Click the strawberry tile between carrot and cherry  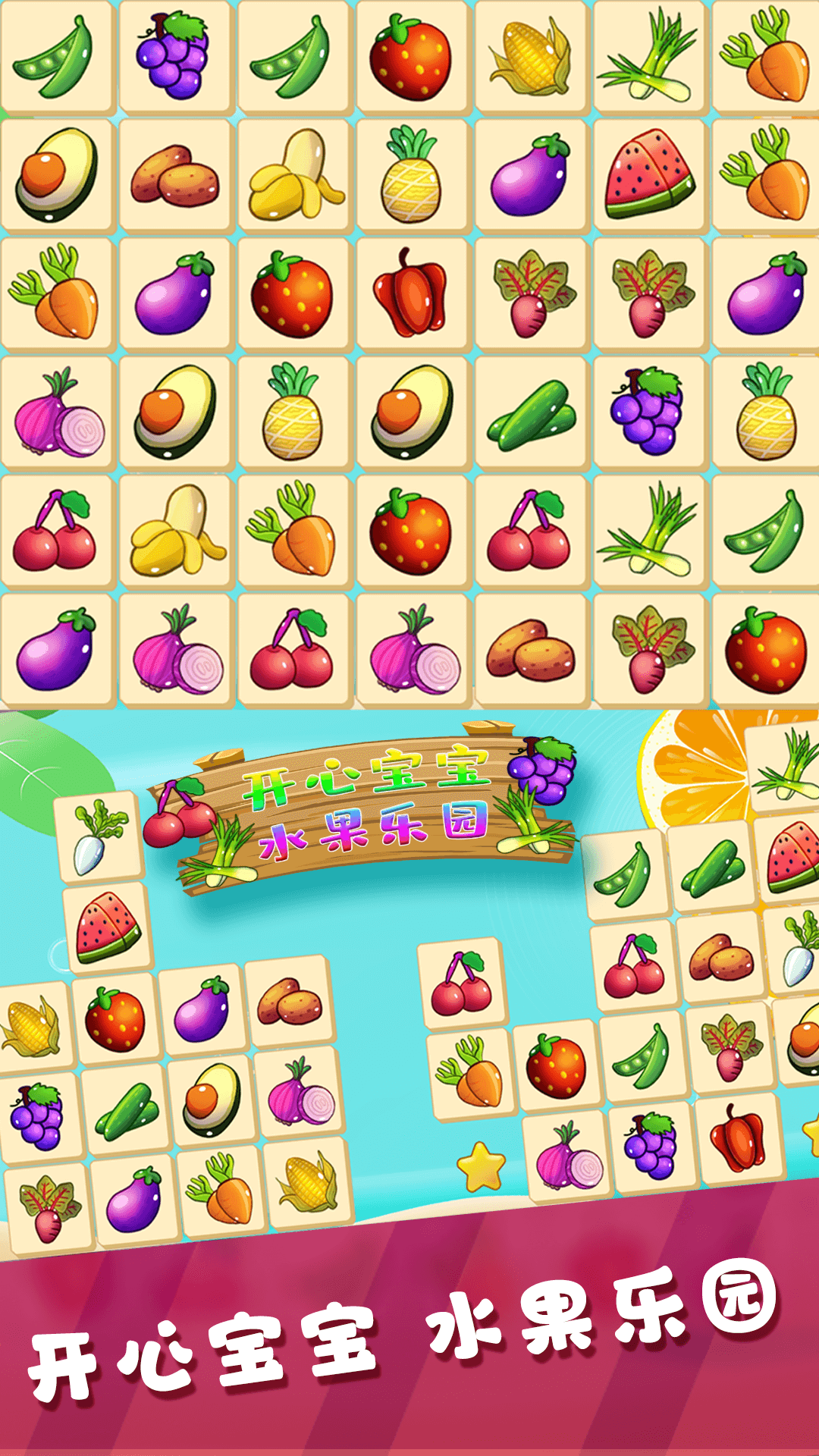tap(410, 531)
